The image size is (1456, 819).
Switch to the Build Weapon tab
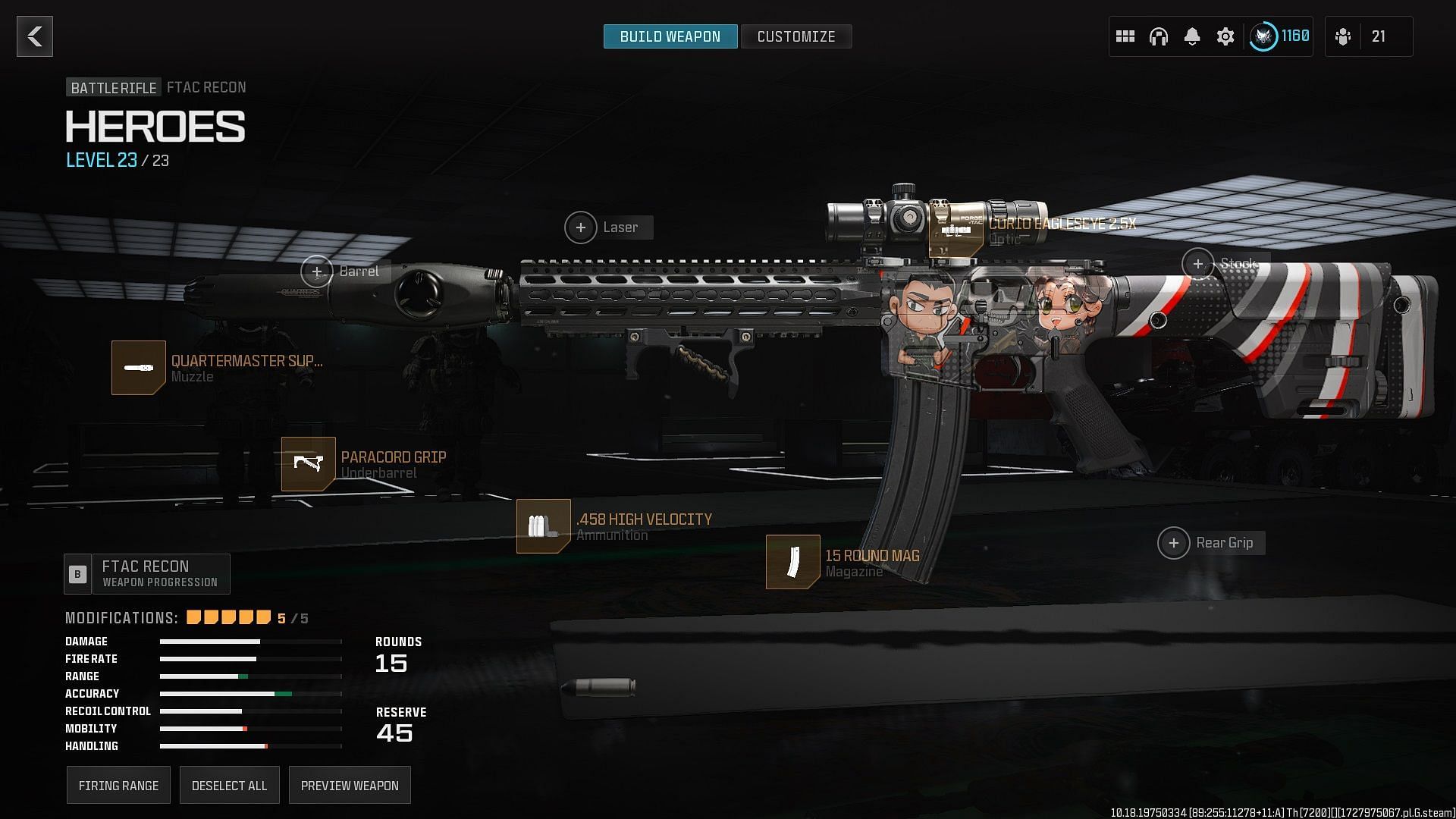point(670,36)
